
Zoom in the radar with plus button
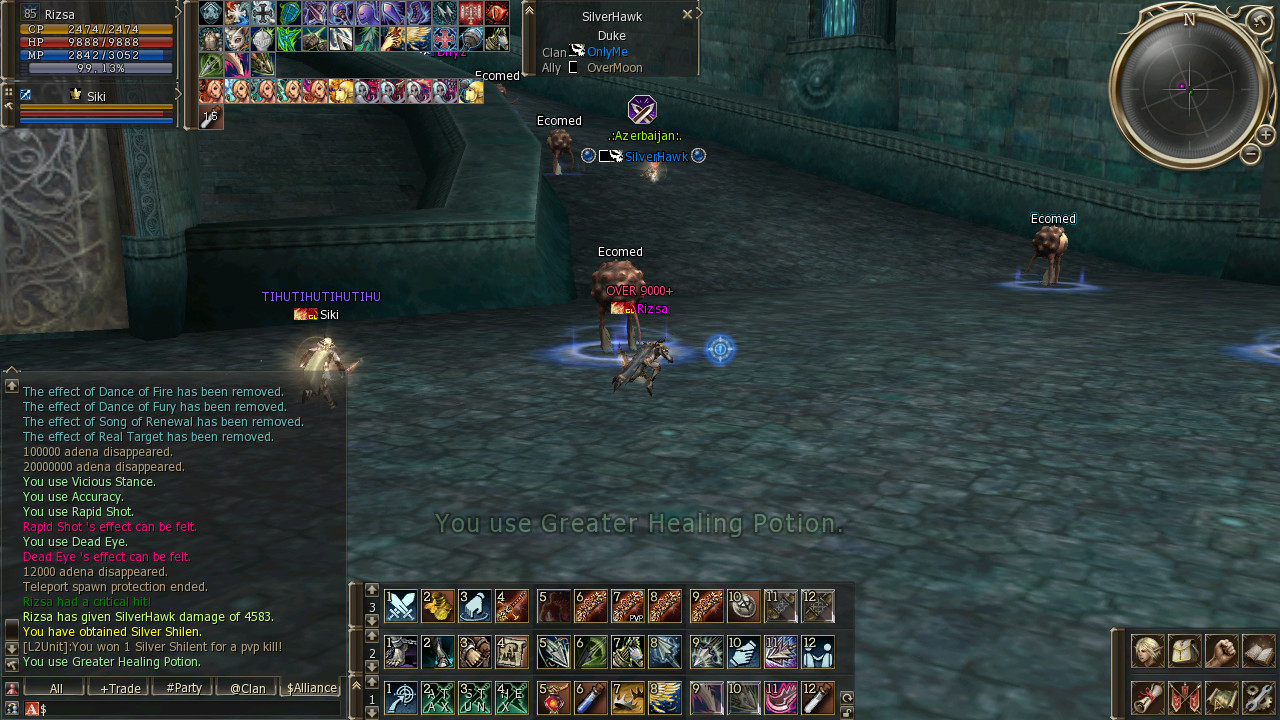(x=1265, y=135)
